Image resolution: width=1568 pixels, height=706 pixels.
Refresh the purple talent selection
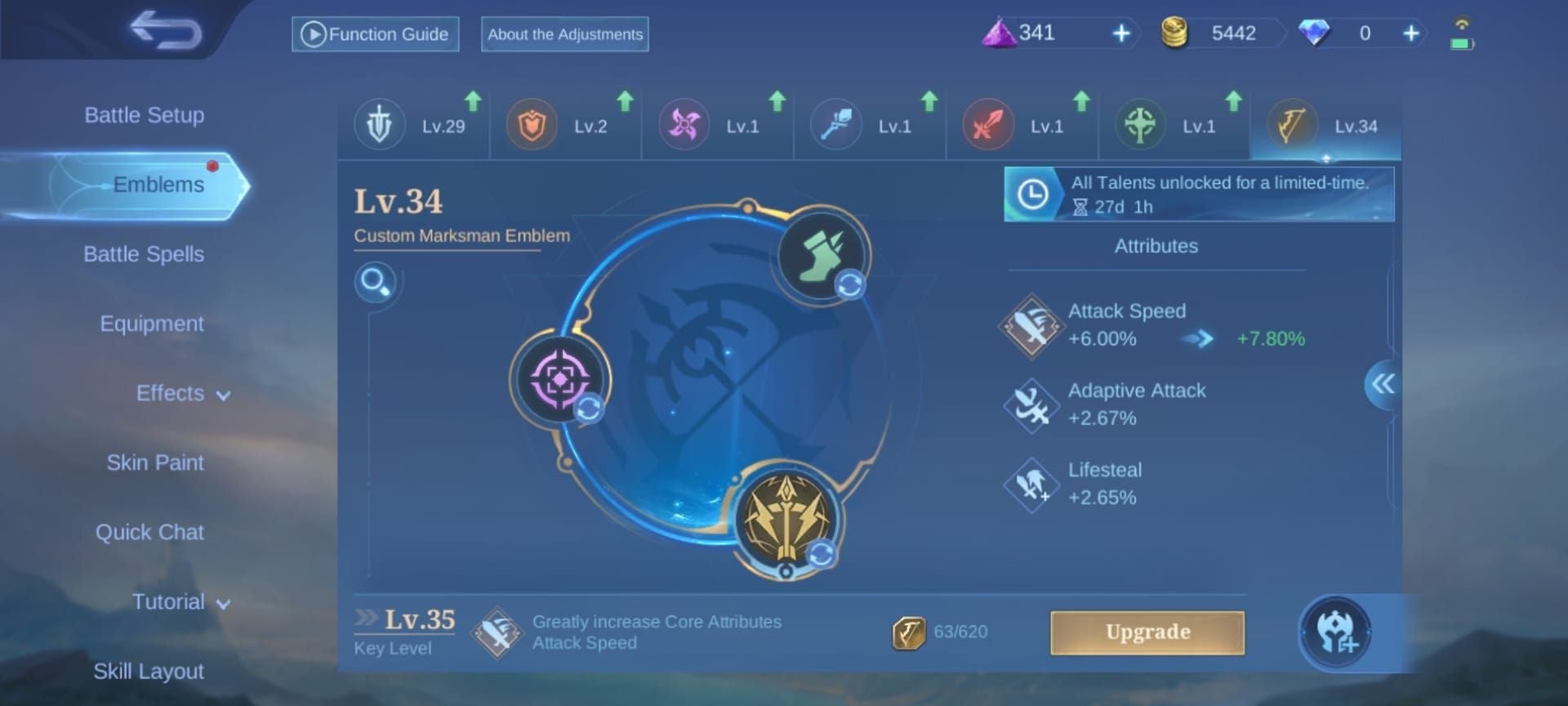[x=590, y=408]
